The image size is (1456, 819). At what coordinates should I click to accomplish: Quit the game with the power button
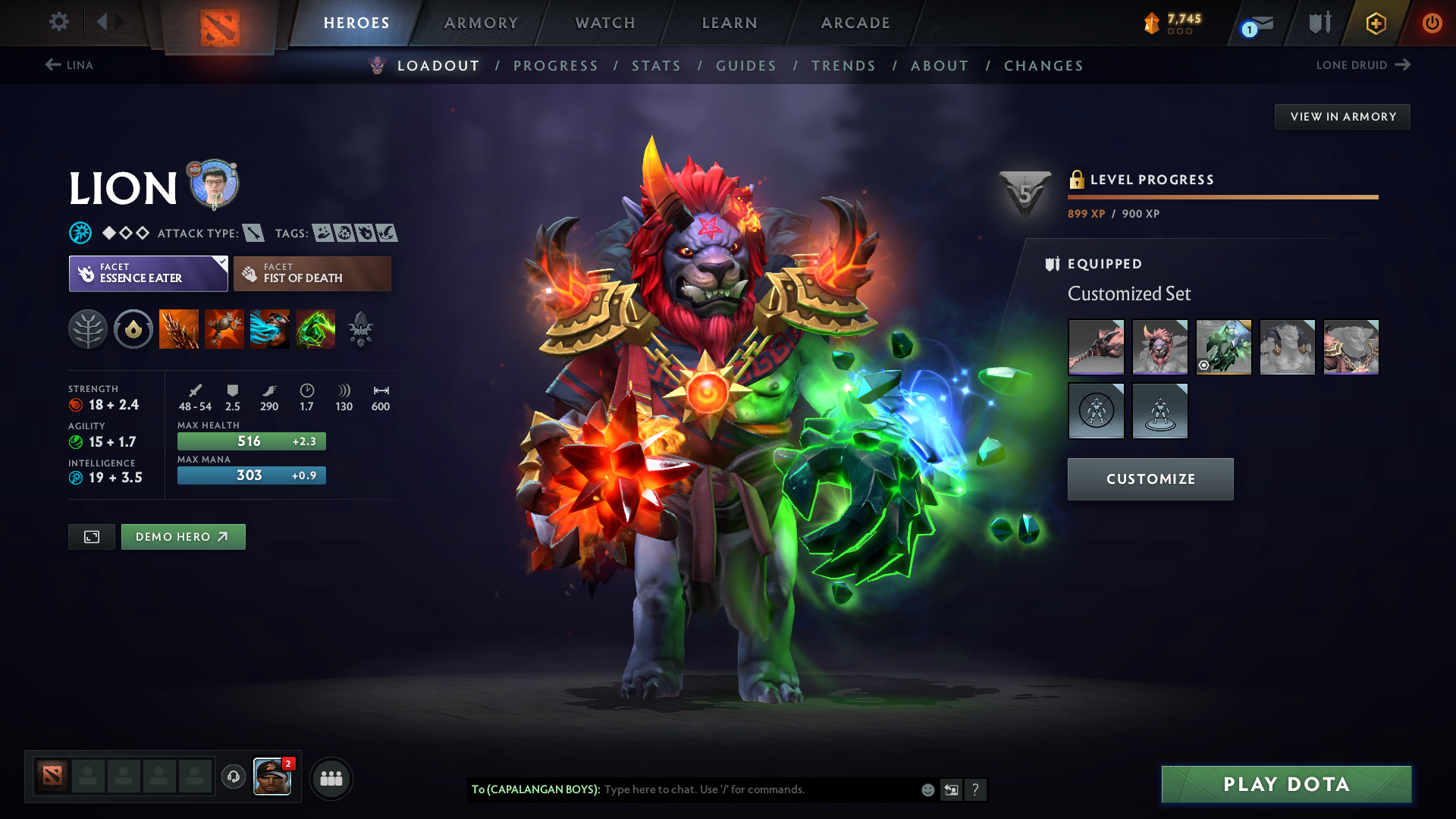1432,23
